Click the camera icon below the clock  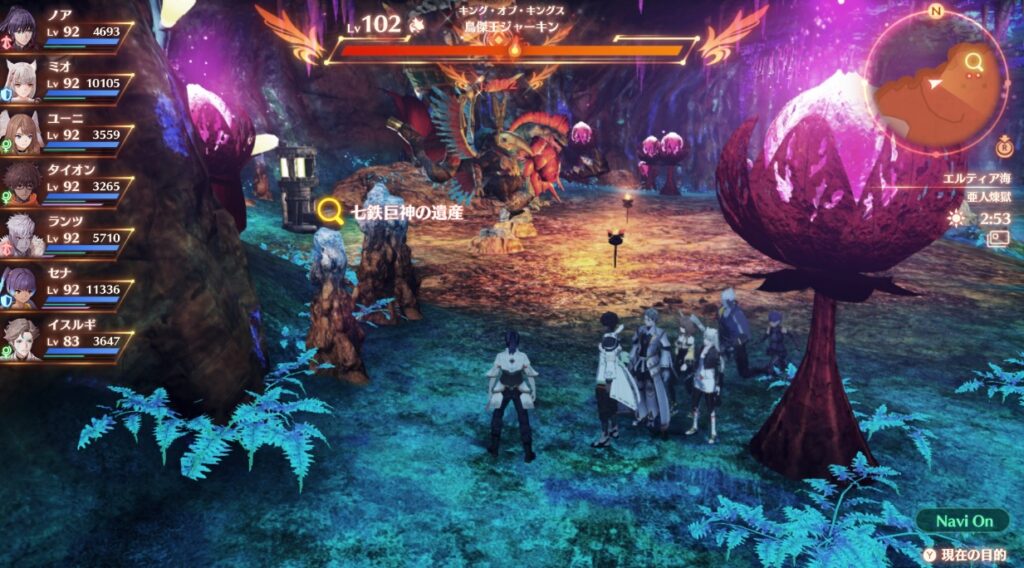[998, 238]
